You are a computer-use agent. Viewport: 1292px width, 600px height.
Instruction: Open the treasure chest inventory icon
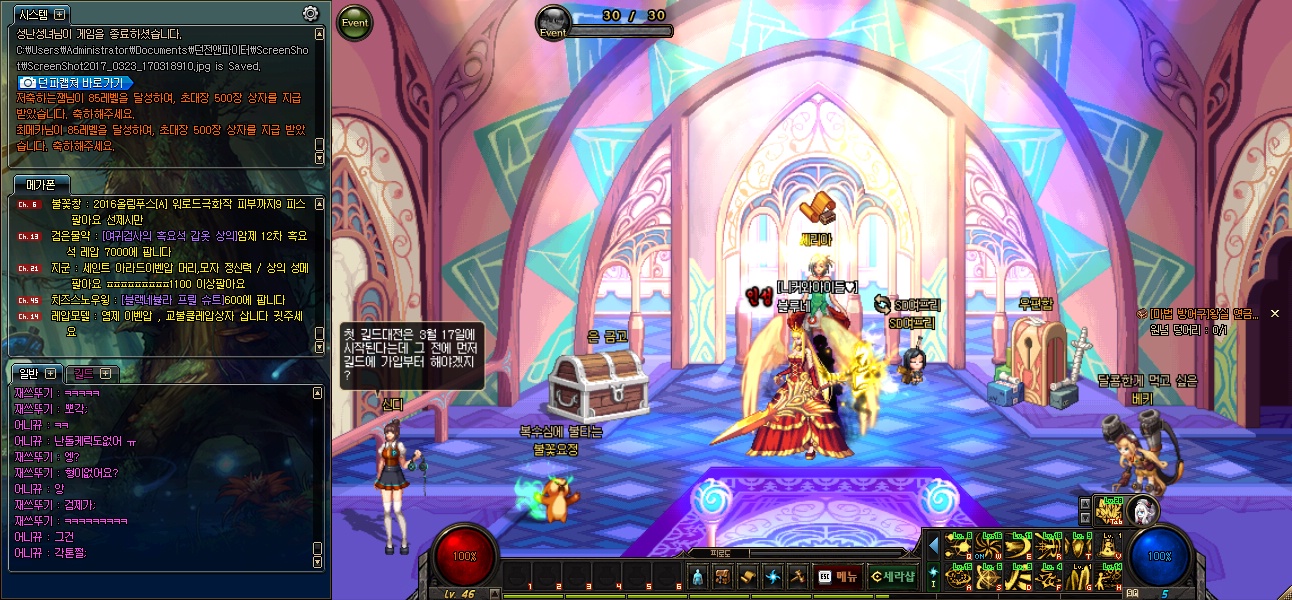pyautogui.click(x=723, y=576)
